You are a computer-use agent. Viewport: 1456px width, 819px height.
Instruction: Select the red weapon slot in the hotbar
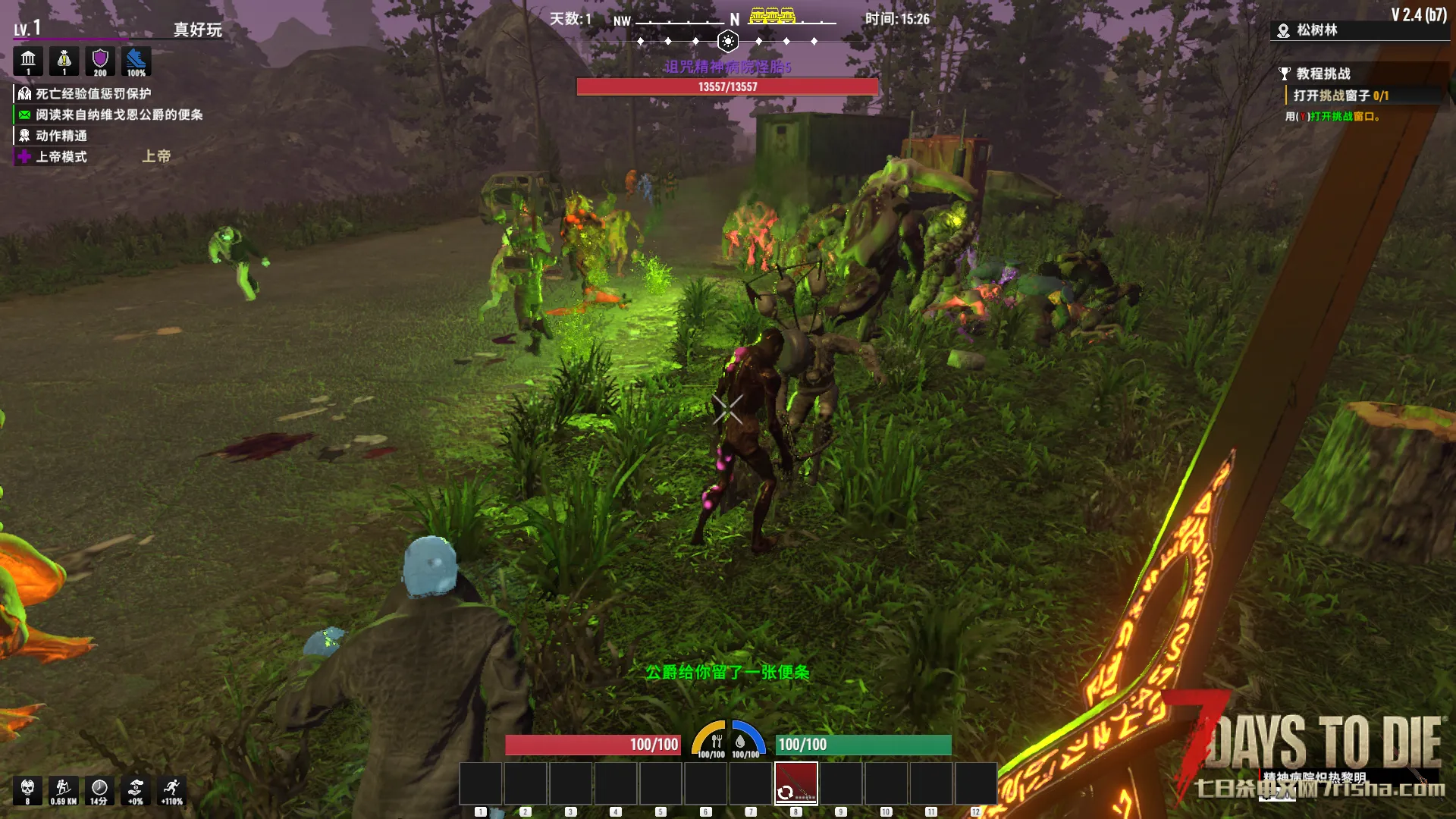(x=795, y=783)
